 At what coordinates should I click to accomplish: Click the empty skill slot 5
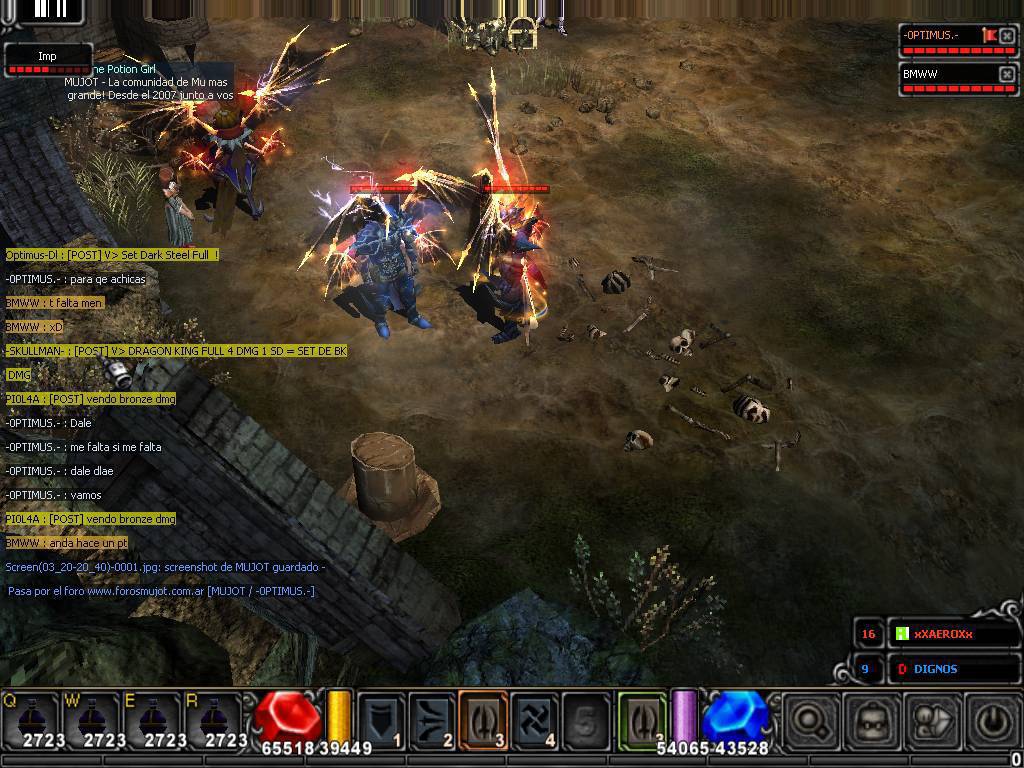pos(586,720)
